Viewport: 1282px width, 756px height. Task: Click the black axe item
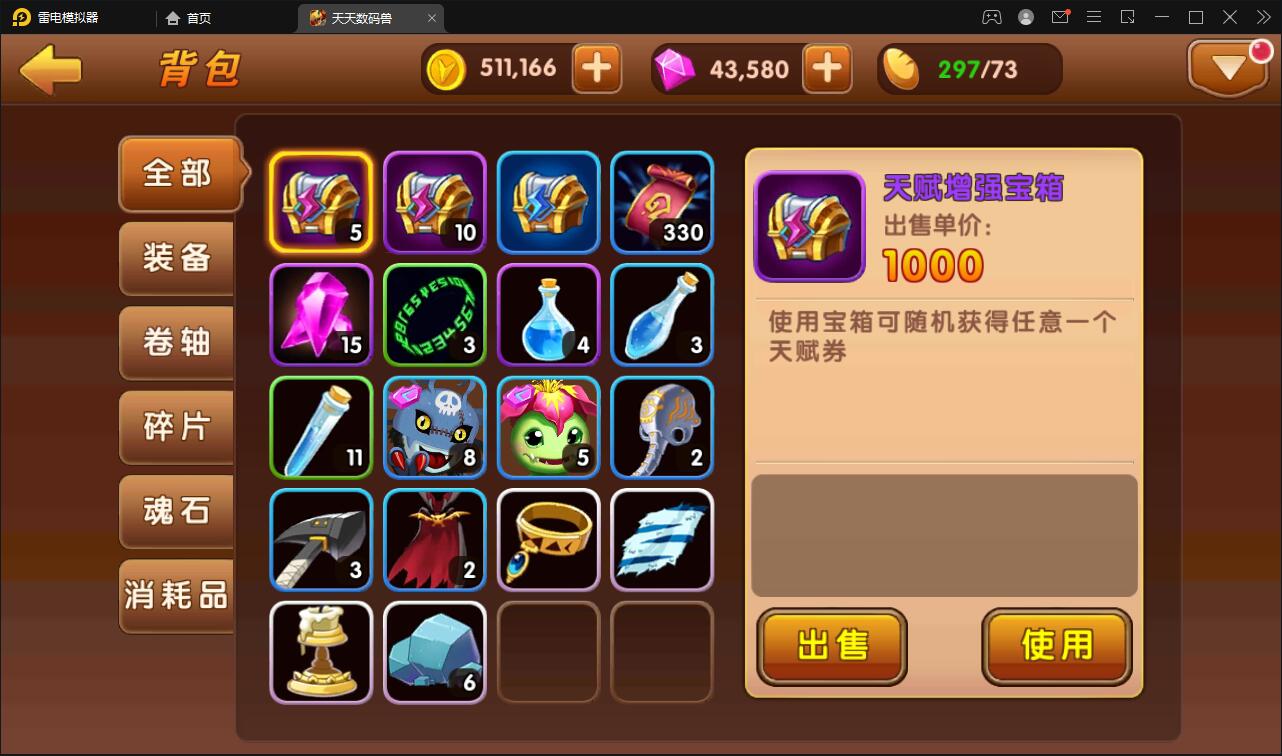(x=320, y=540)
